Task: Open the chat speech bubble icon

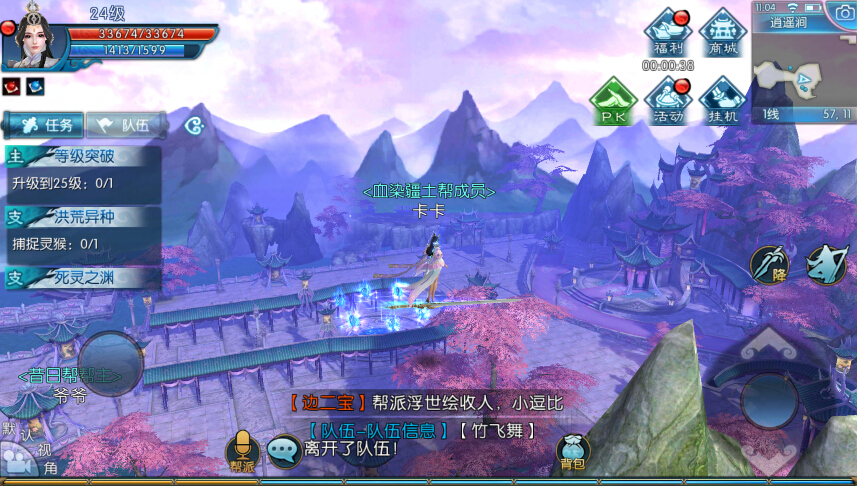Action: (x=283, y=452)
